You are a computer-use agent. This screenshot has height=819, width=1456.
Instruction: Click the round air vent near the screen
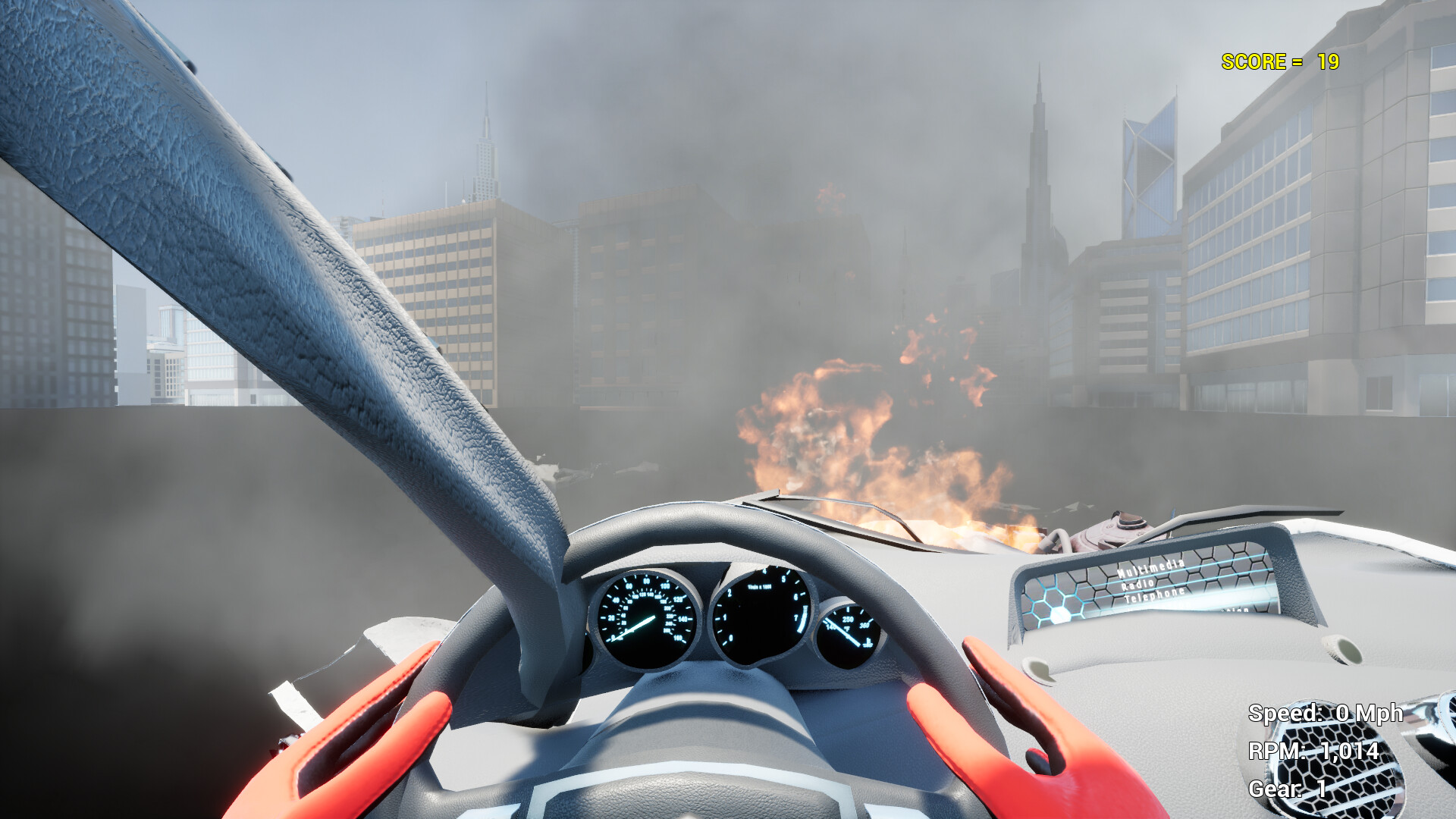(x=1038, y=672)
